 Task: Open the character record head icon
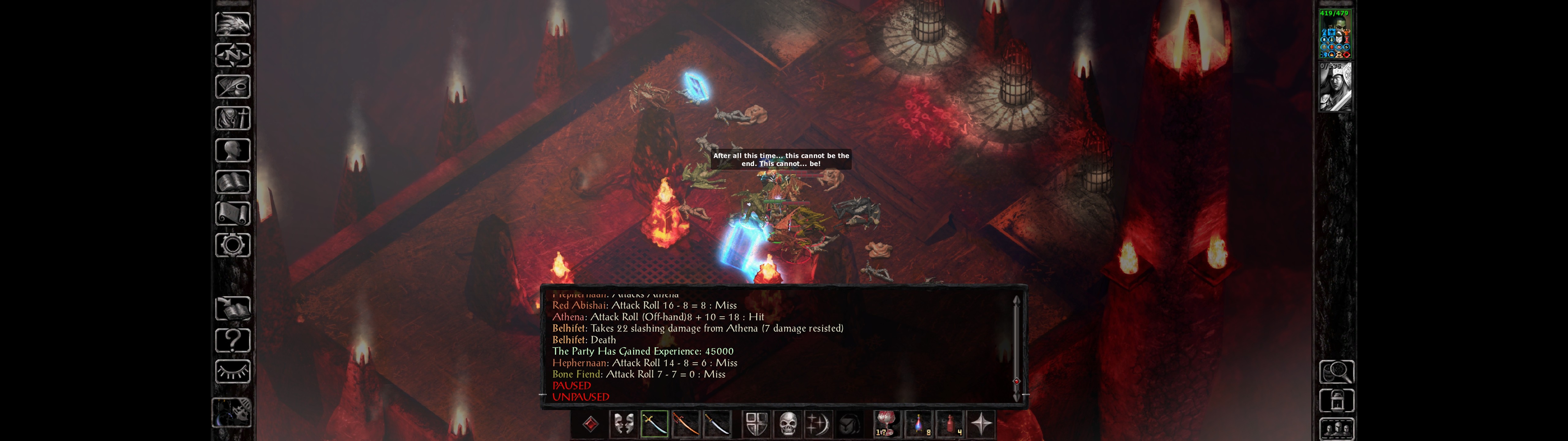click(232, 150)
